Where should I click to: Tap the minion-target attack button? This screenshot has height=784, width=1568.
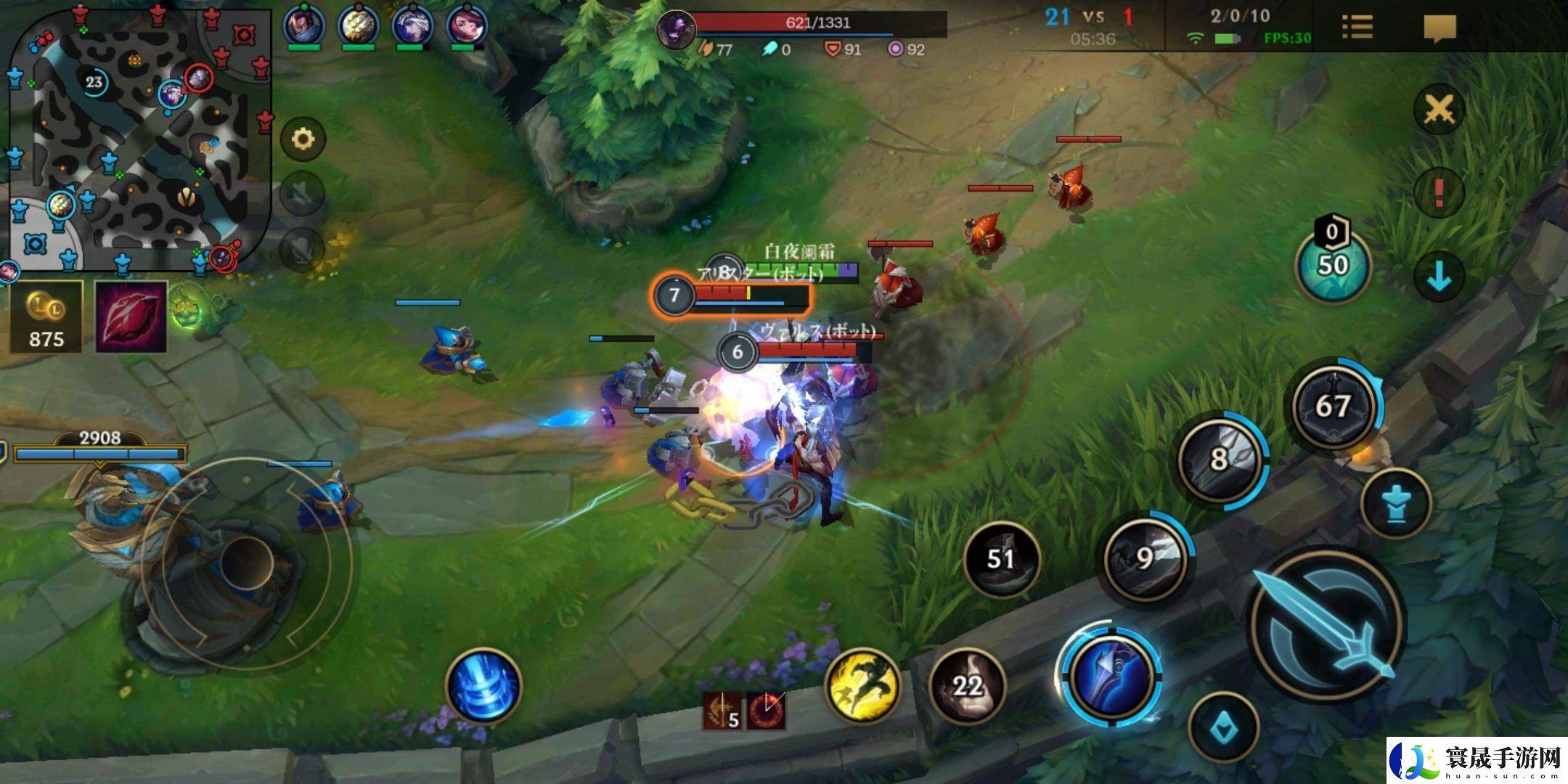(x=1395, y=504)
